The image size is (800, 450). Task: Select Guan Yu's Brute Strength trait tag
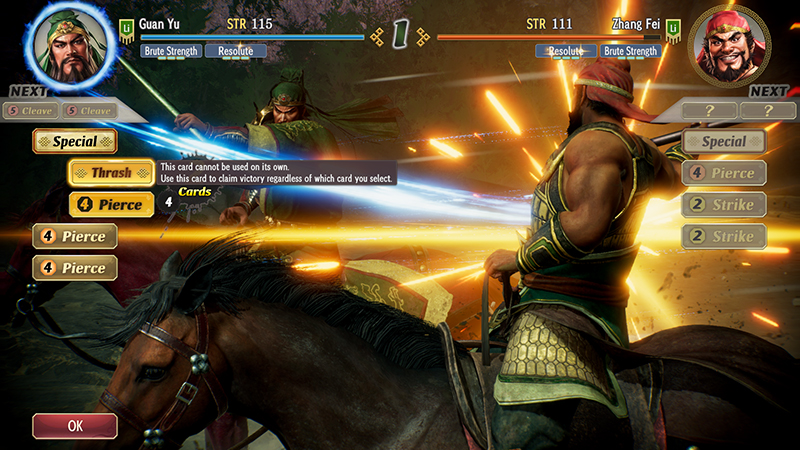(172, 51)
